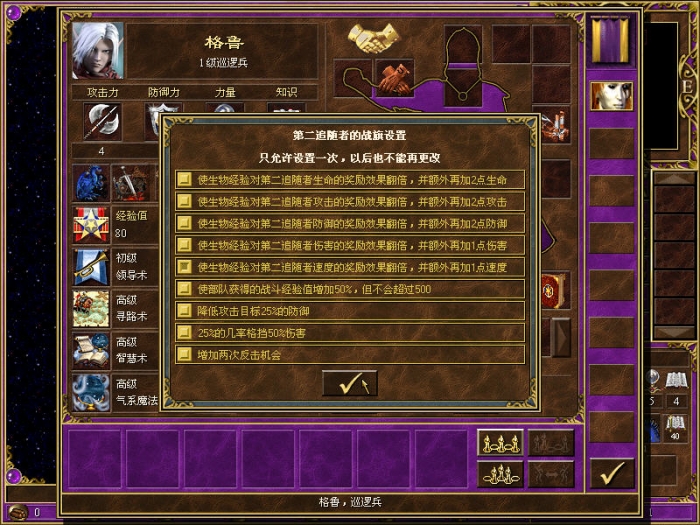Enable the 战斗经验值增加50% option
Image resolution: width=700 pixels, height=525 pixels.
coord(185,289)
